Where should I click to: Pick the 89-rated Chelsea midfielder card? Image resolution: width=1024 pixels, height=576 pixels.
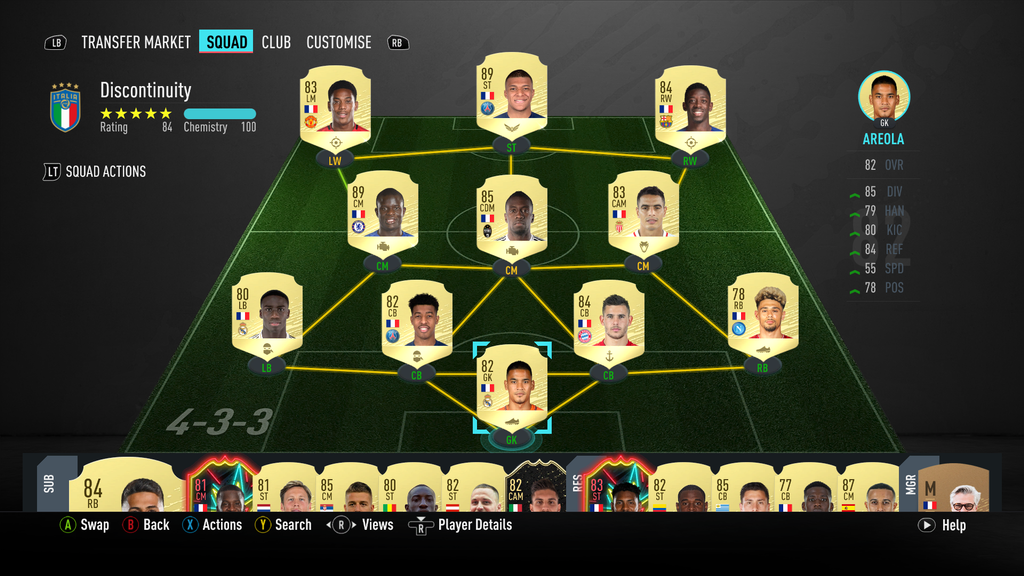click(382, 210)
